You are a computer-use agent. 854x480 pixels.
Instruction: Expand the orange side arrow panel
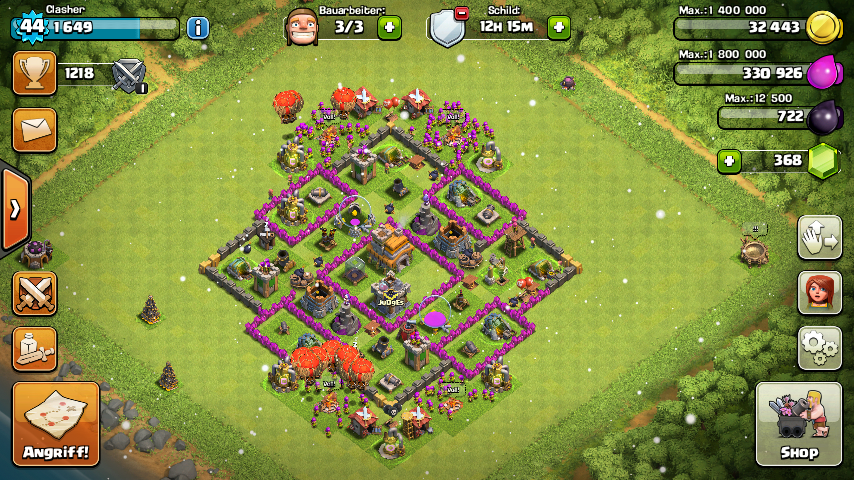pyautogui.click(x=15, y=209)
